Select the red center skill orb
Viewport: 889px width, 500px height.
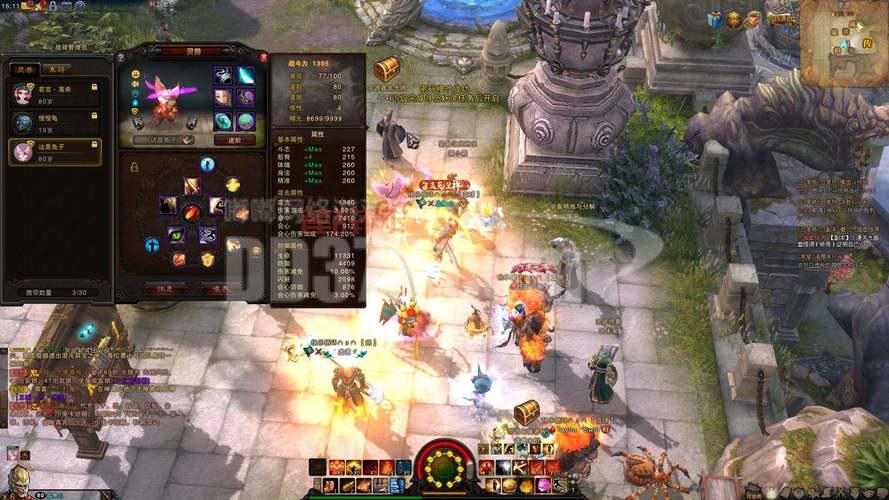[x=191, y=211]
